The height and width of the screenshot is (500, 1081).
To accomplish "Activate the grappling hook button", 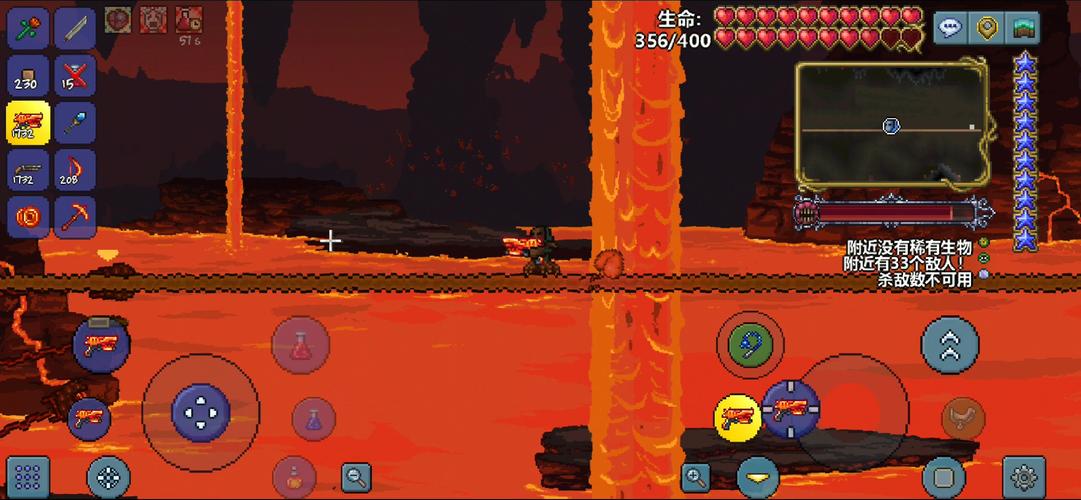I will point(749,345).
